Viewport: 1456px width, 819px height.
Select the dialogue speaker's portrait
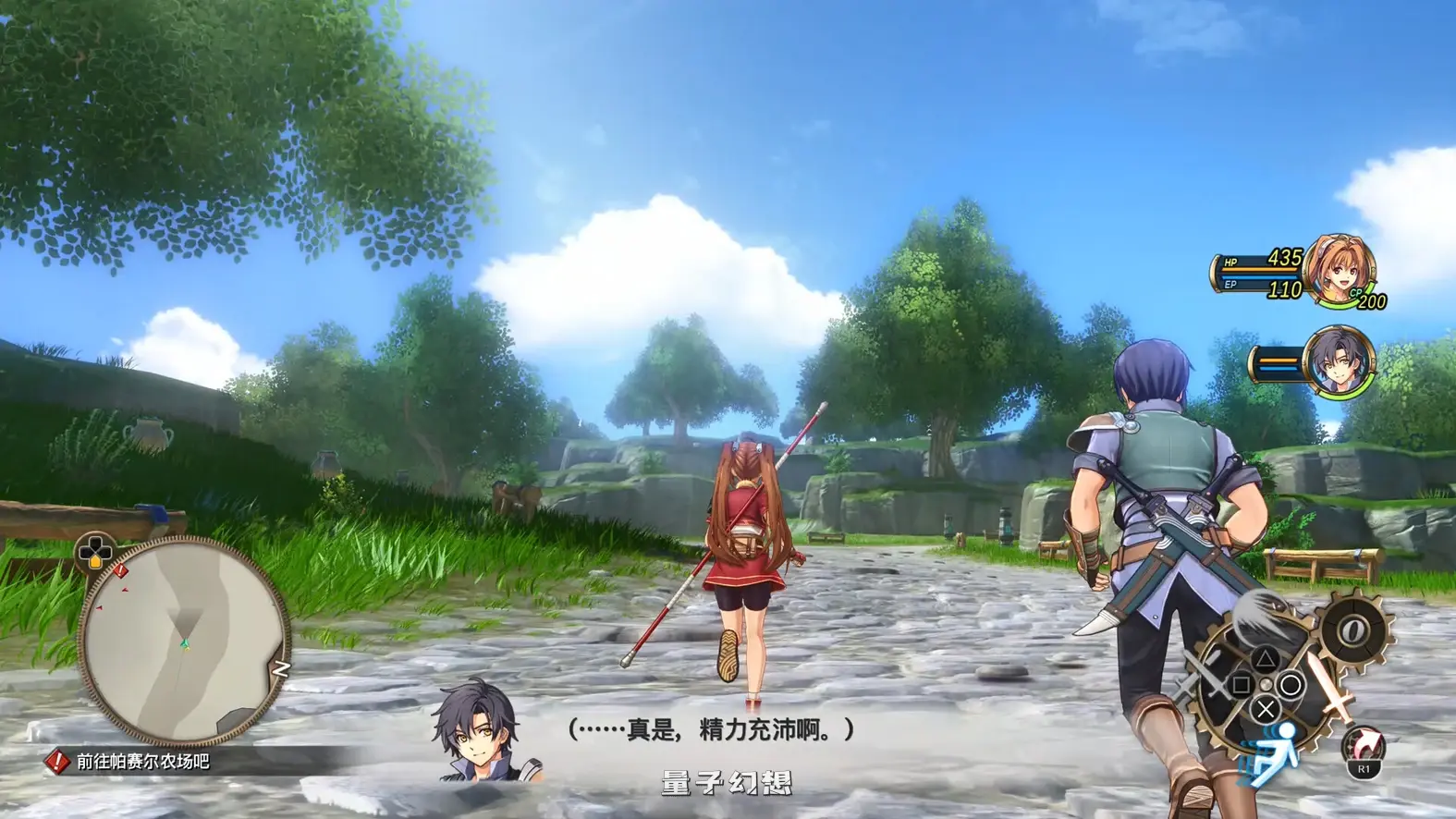pyautogui.click(x=475, y=732)
